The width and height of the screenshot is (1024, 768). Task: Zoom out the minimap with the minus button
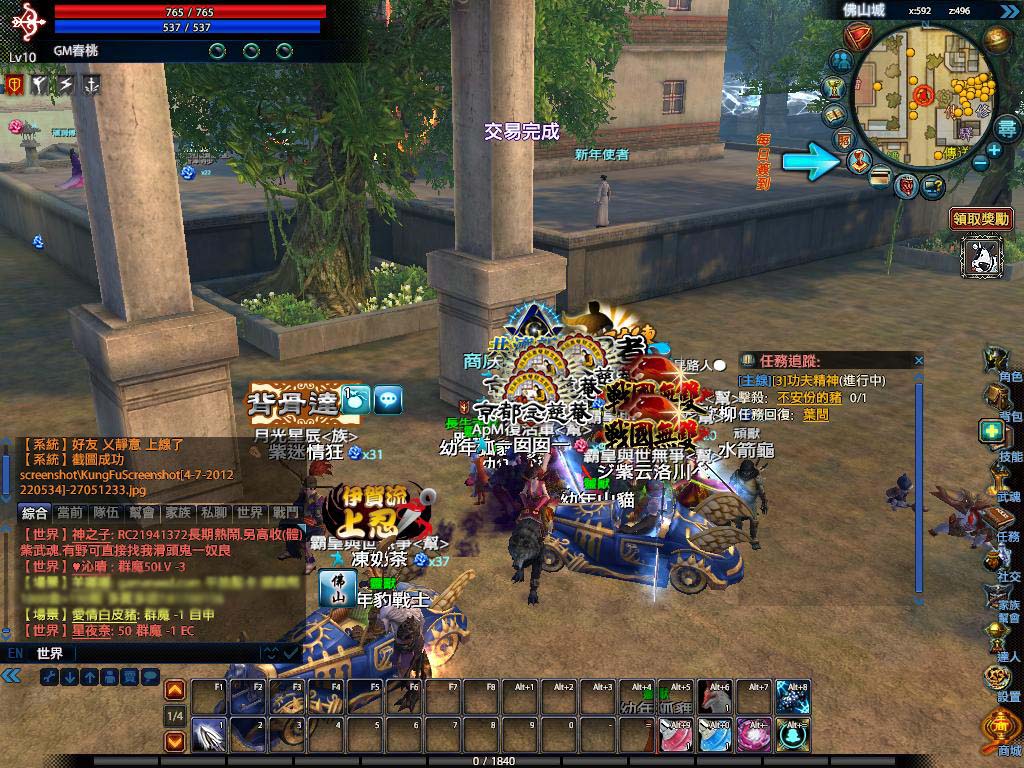click(980, 162)
